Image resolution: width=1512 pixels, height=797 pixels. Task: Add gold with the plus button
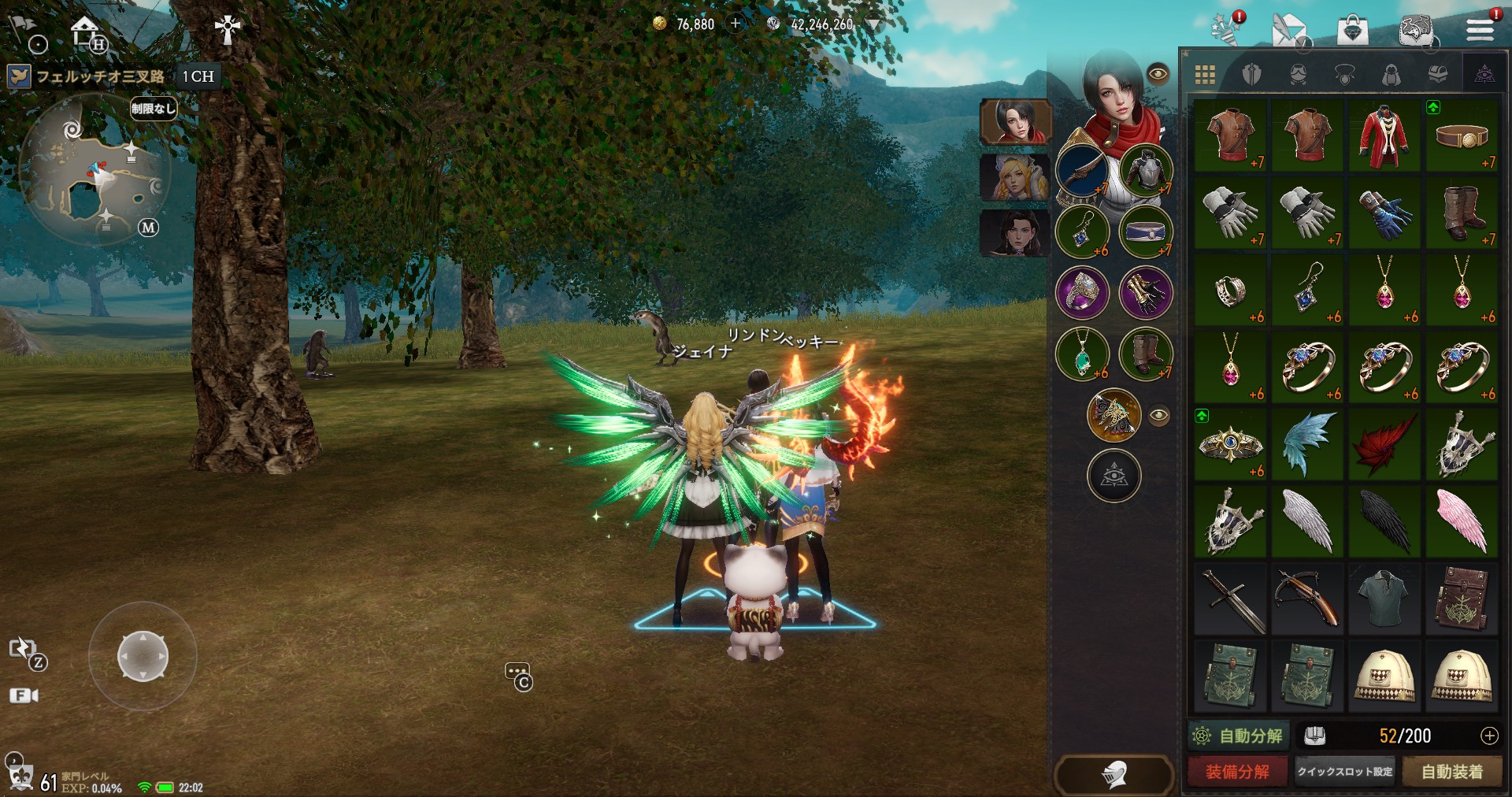736,24
